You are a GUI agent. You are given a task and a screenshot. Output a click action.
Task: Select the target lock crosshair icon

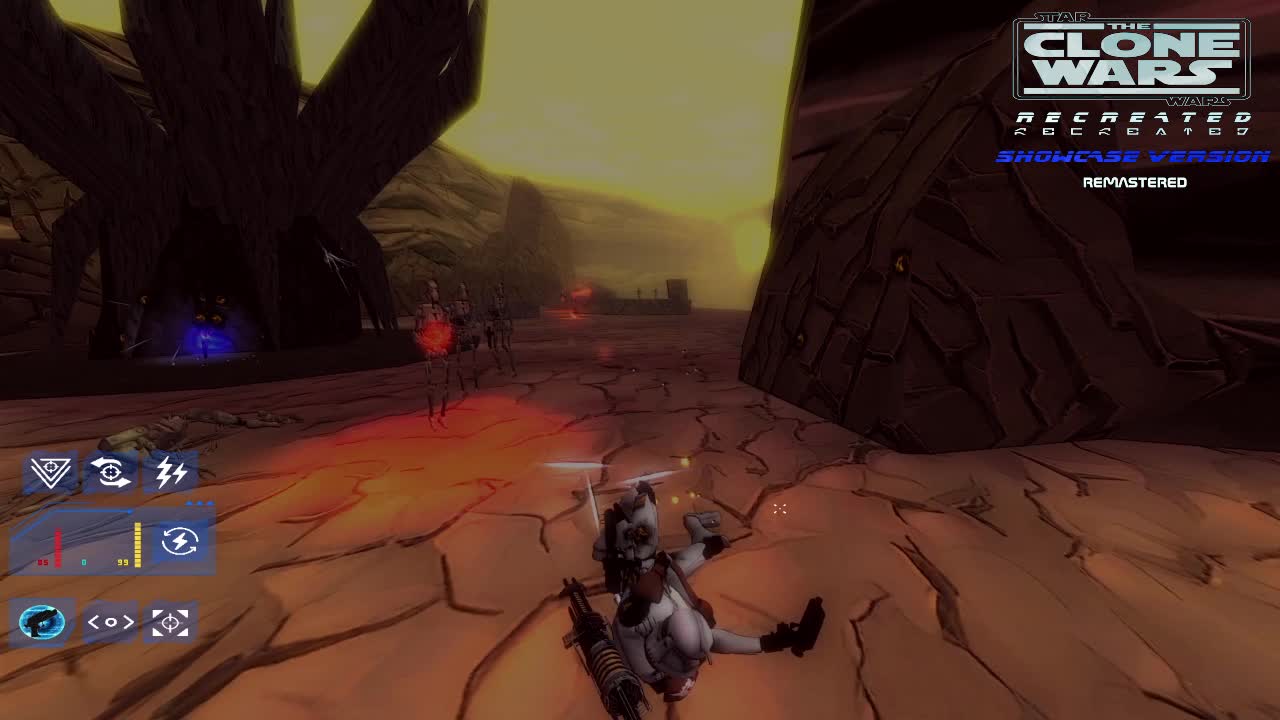(x=170, y=622)
